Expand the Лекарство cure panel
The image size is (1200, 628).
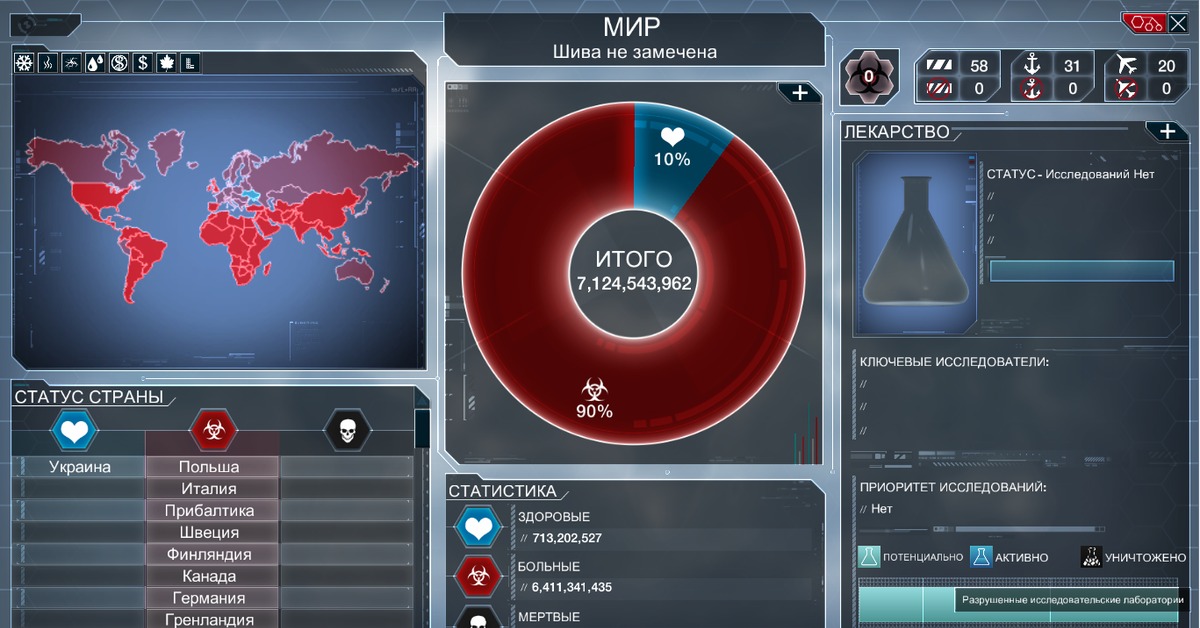(x=1166, y=131)
